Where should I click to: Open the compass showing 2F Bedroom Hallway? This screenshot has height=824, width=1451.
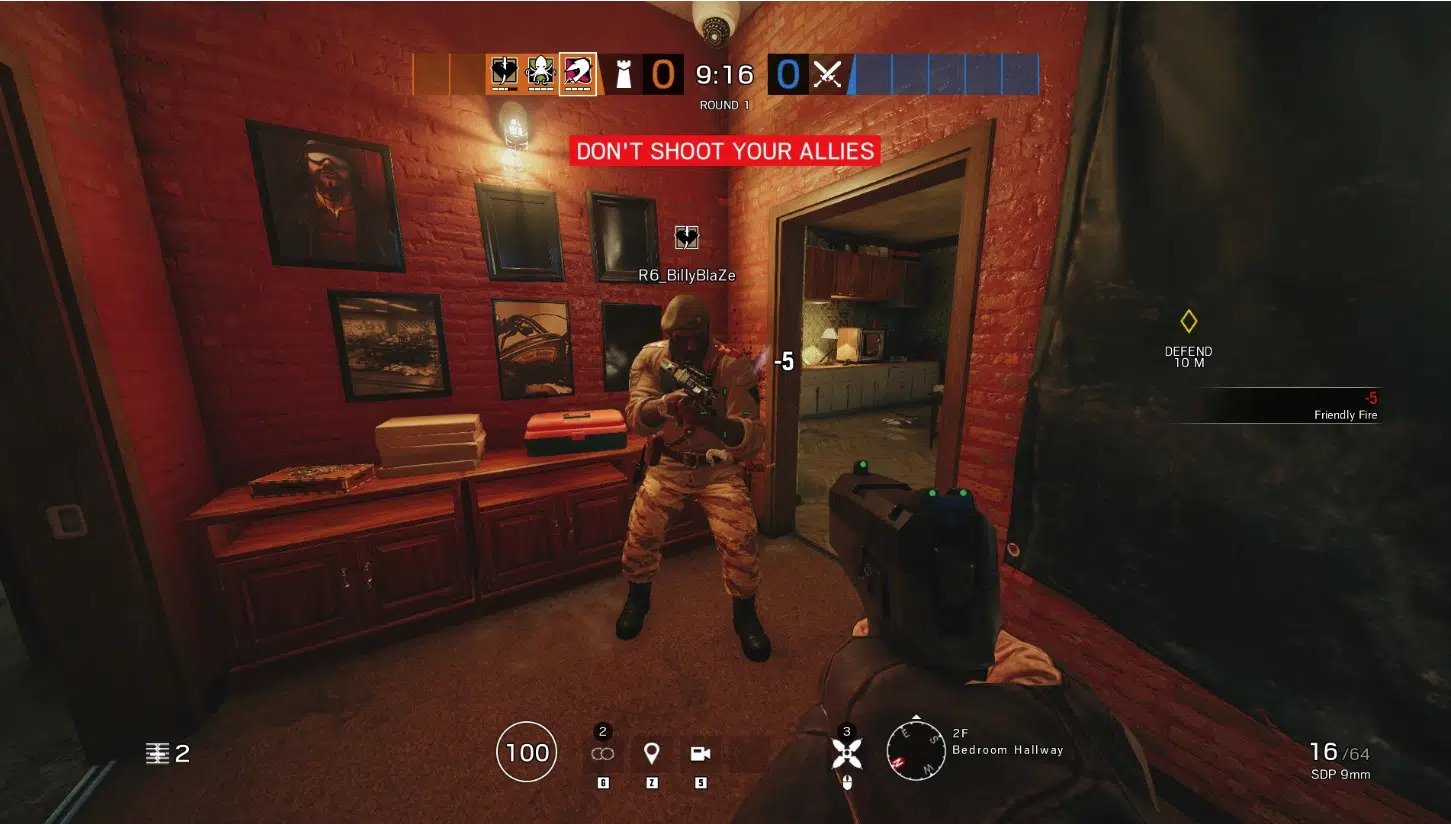point(916,748)
